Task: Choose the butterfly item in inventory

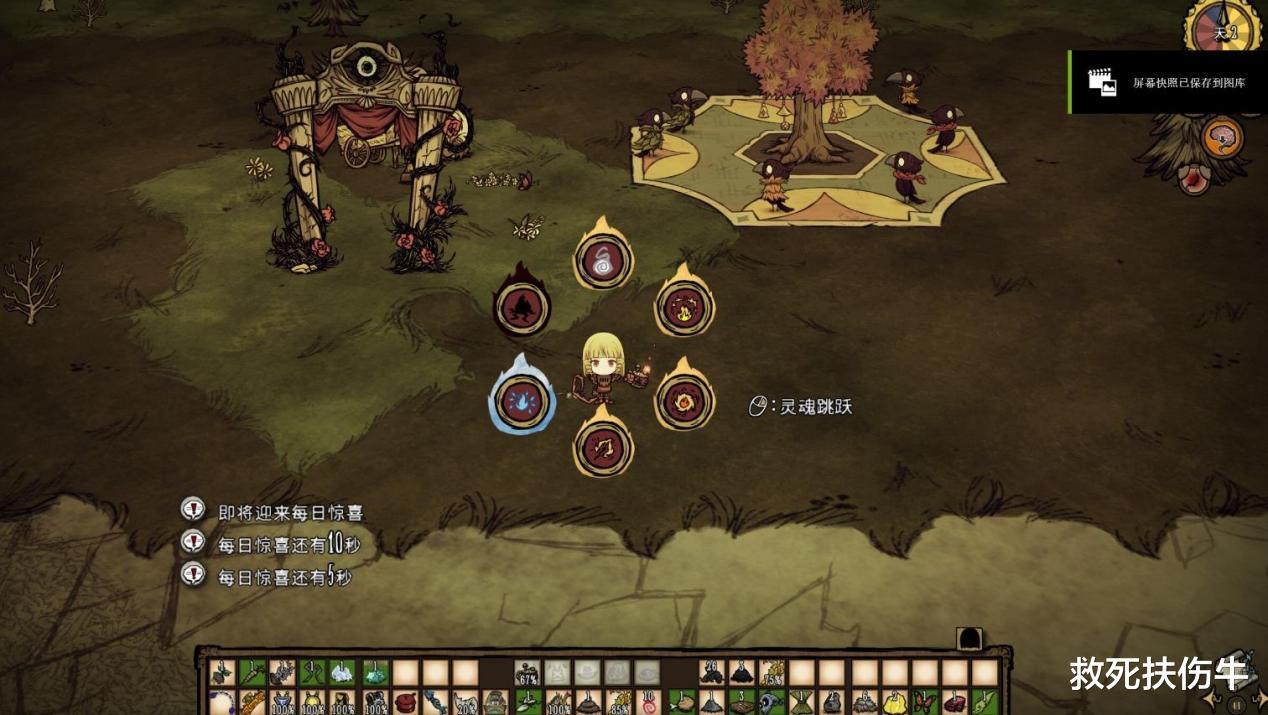Action: (926, 703)
